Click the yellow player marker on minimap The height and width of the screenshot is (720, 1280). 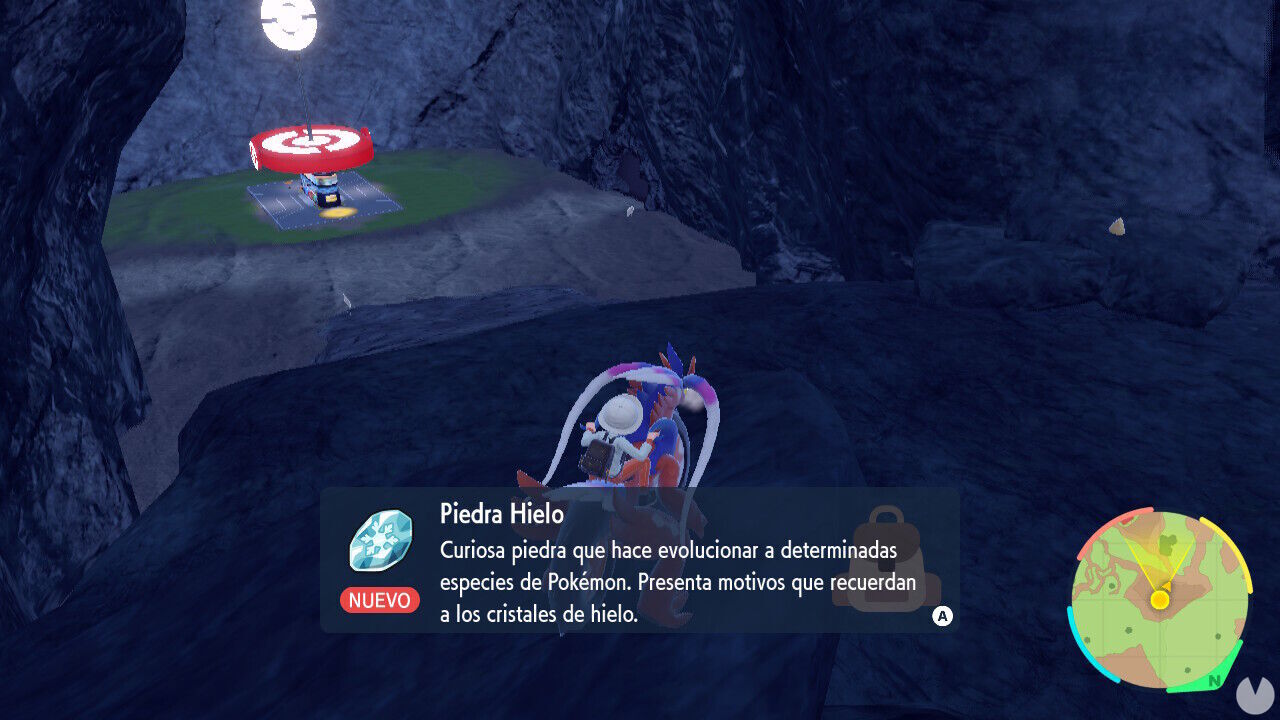(x=1158, y=598)
